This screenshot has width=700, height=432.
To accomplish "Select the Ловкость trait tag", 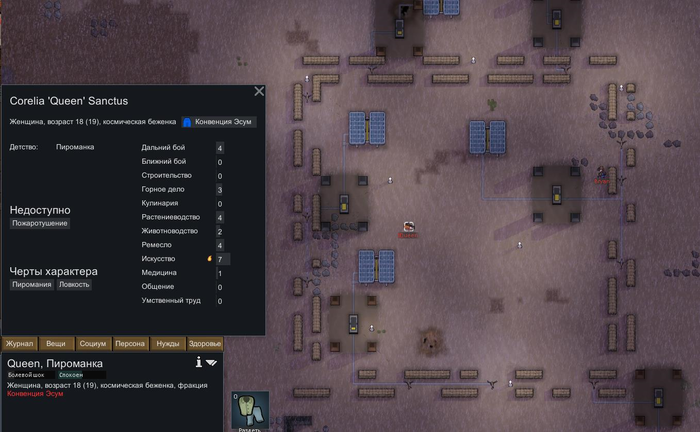I will [x=74, y=284].
